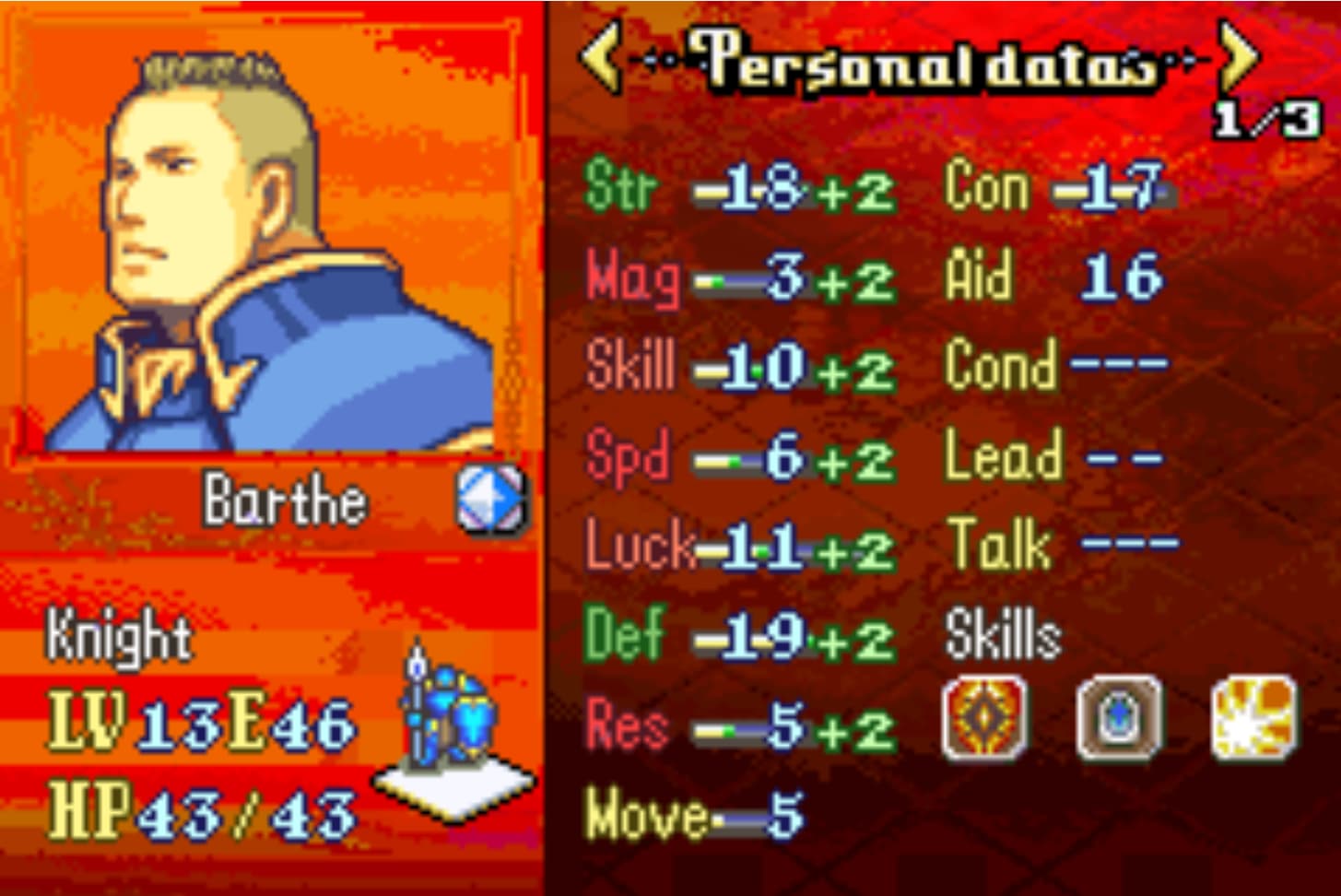The height and width of the screenshot is (896, 1341).
Task: Click the 1/3 page indicator
Action: (x=1264, y=120)
